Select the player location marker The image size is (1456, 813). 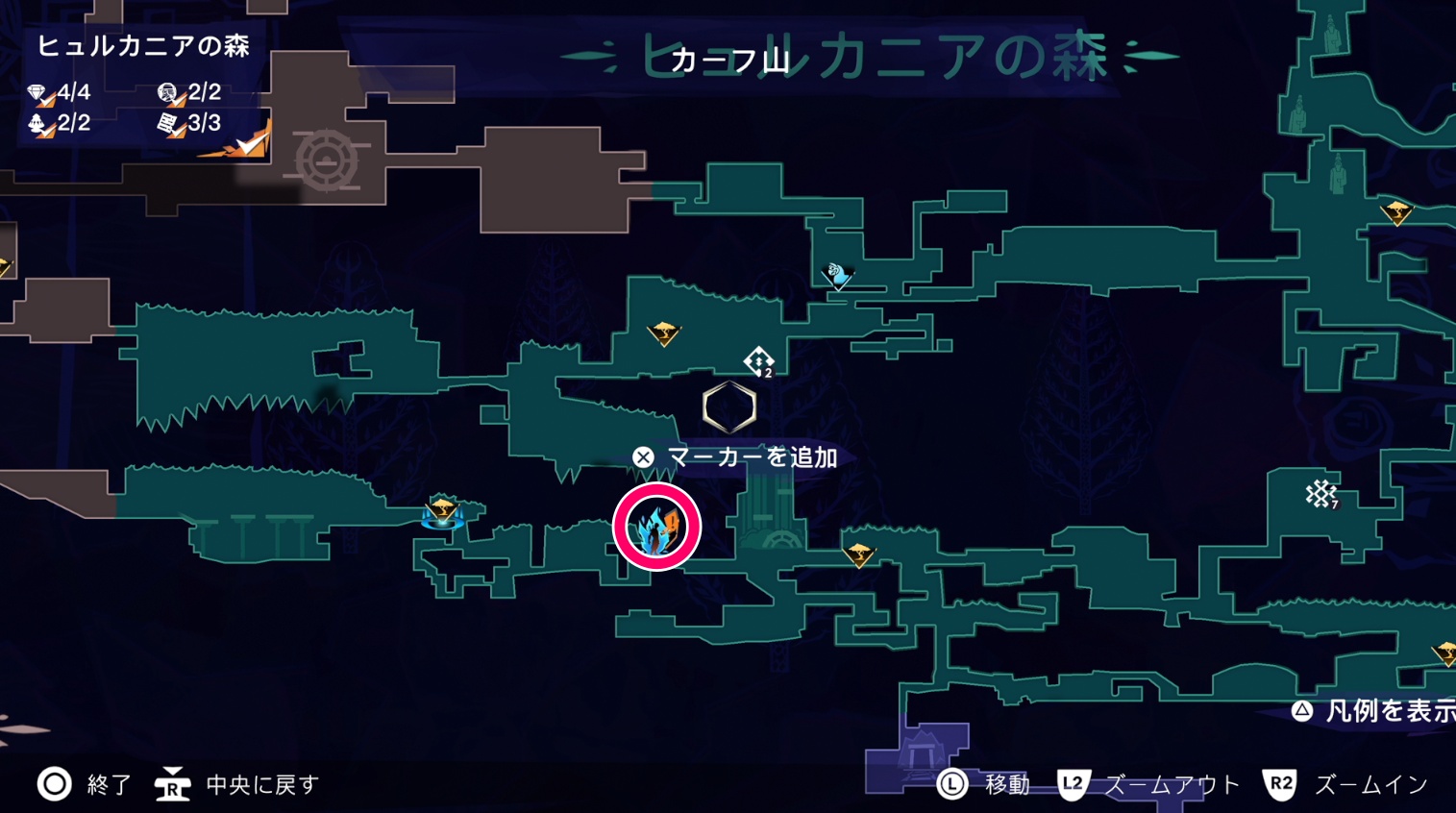[656, 527]
